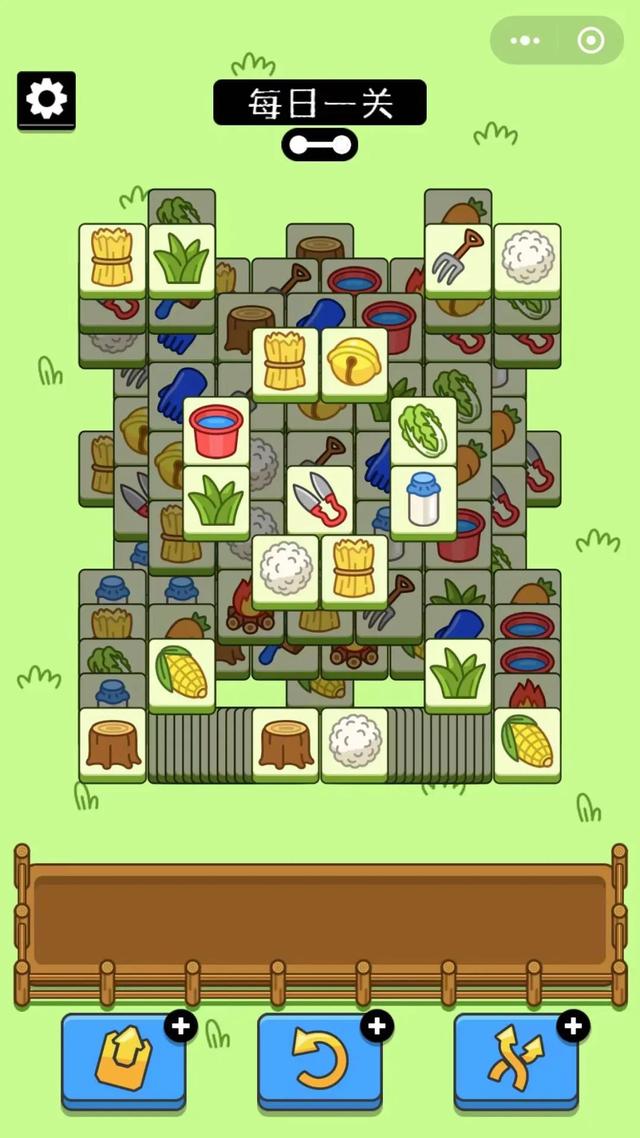Image resolution: width=640 pixels, height=1138 pixels.
Task: Choose the garden shears tile
Action: [320, 499]
